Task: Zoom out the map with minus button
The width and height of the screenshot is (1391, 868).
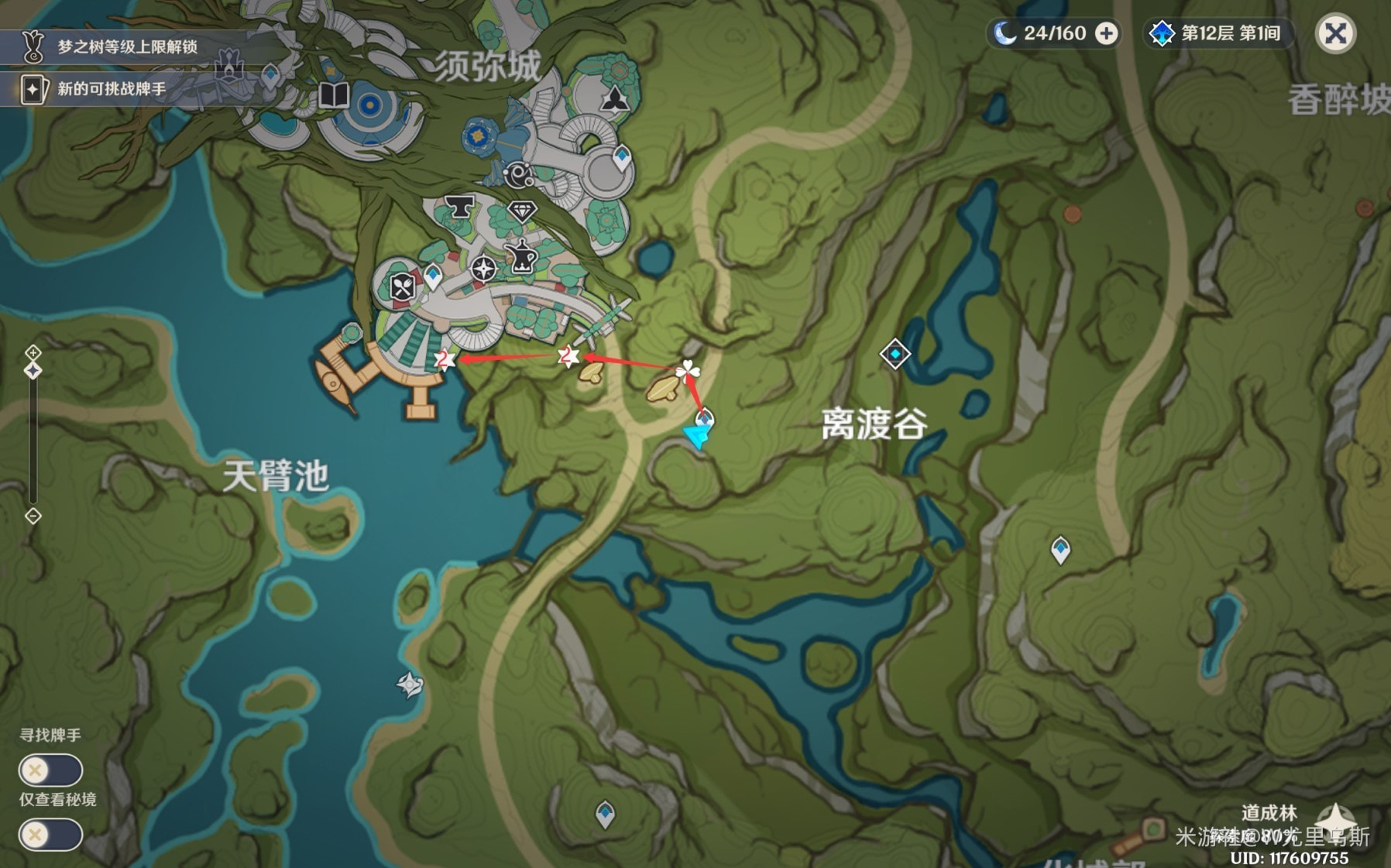Action: (x=33, y=516)
